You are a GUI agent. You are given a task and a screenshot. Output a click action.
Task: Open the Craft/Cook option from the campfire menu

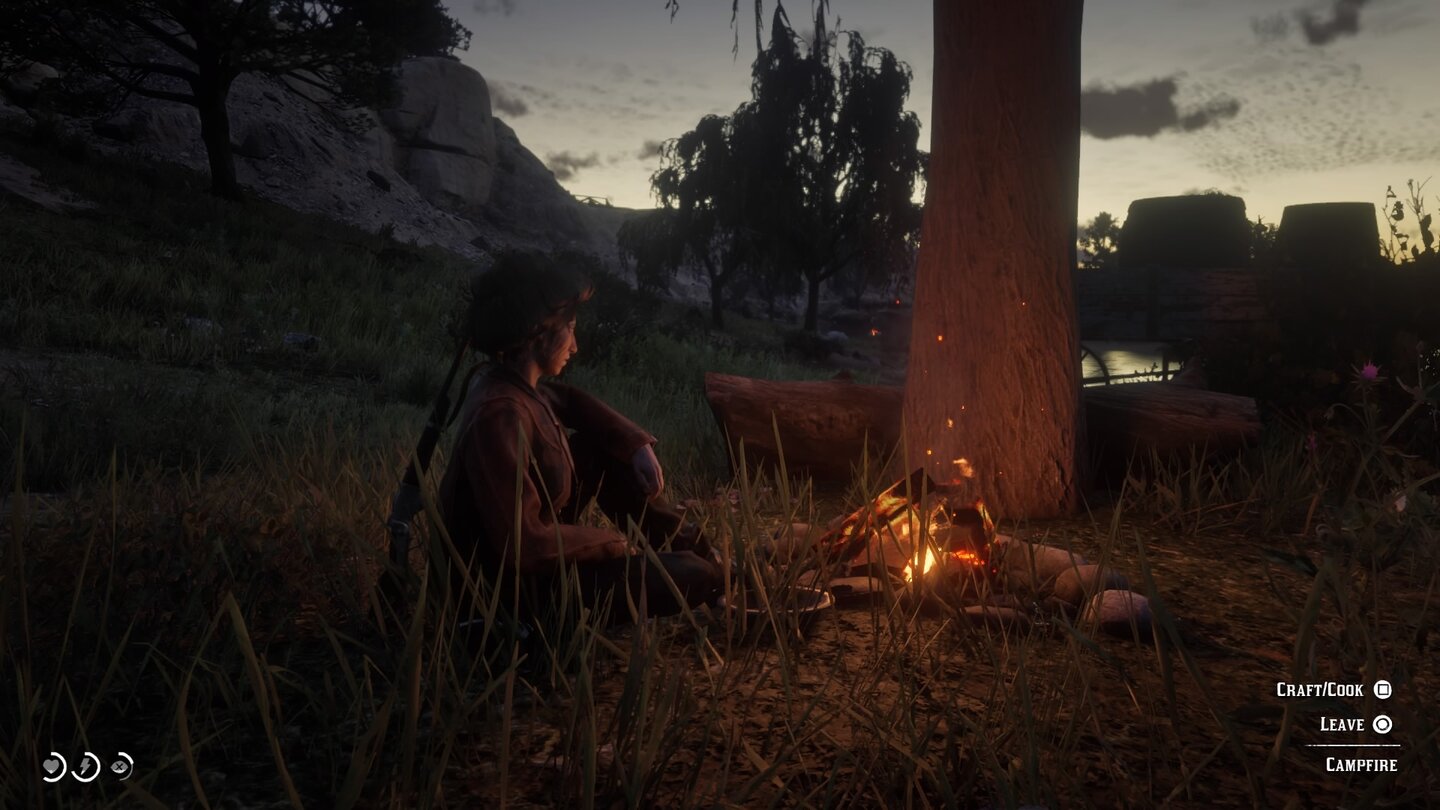tap(1330, 689)
